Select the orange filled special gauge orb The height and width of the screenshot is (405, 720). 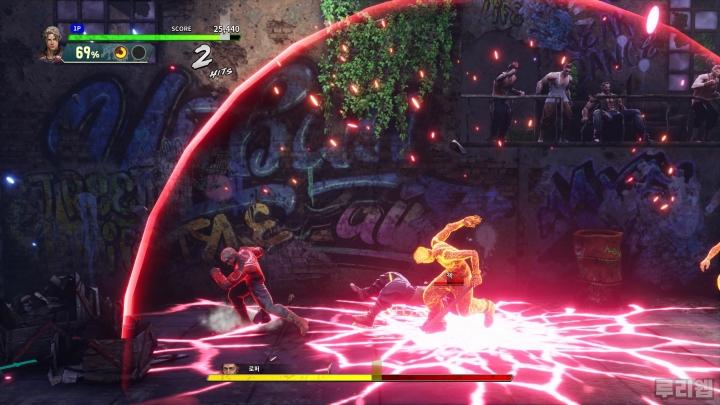(x=122, y=52)
